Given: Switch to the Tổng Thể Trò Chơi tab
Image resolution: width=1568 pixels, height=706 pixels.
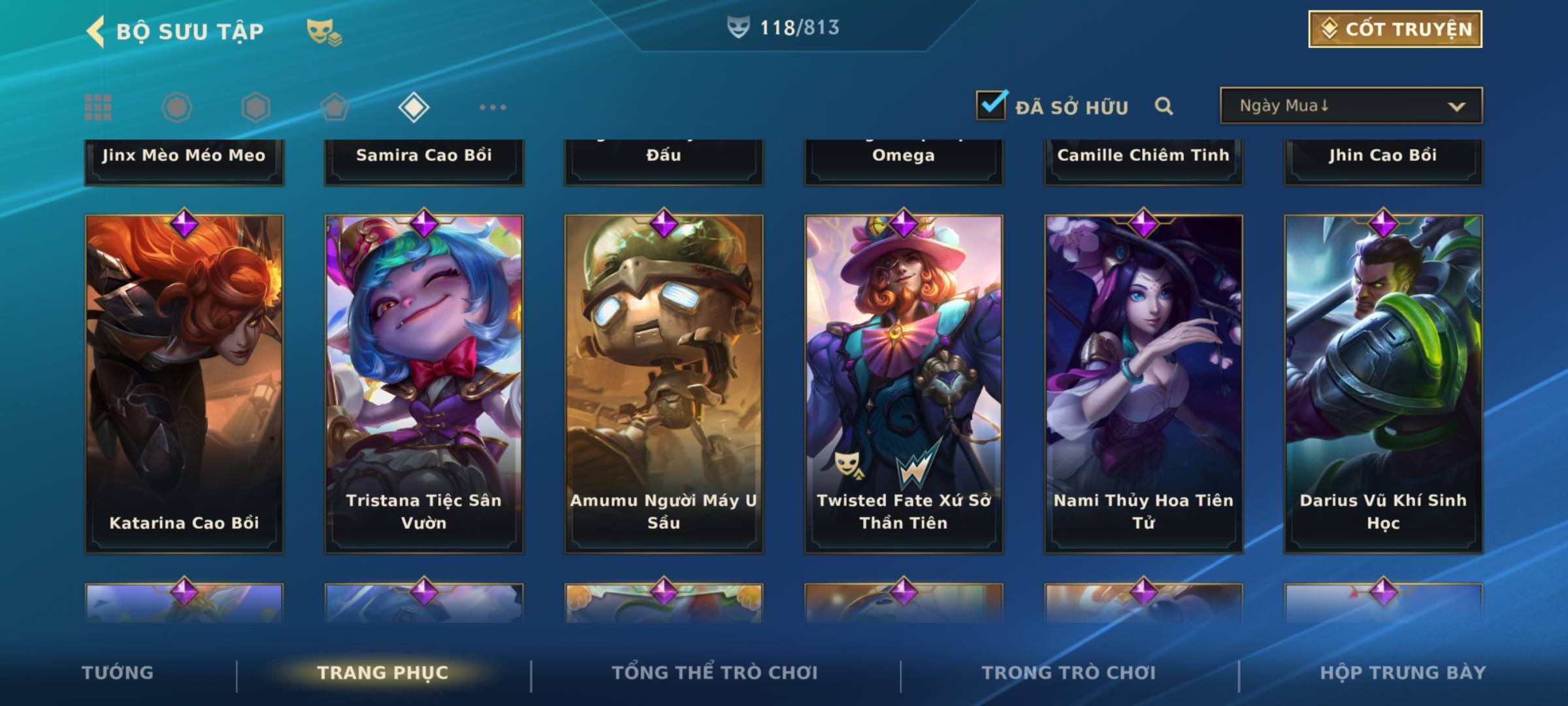Looking at the screenshot, I should click(x=715, y=673).
